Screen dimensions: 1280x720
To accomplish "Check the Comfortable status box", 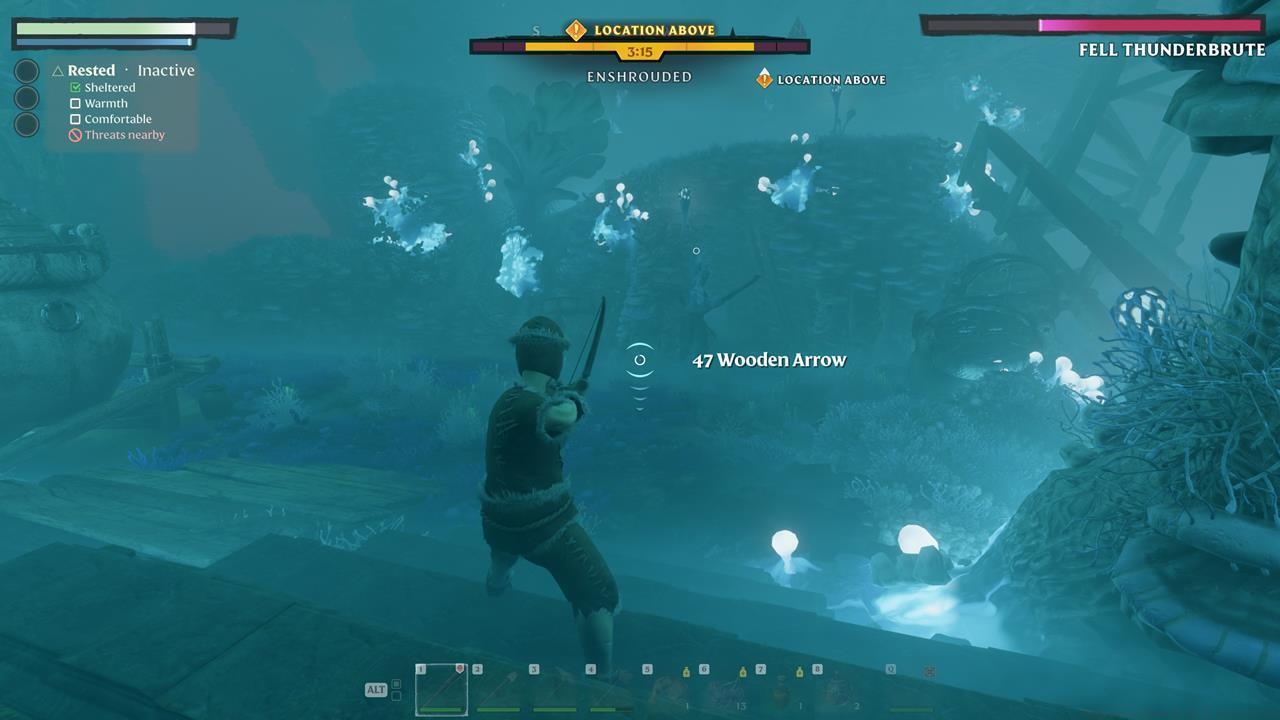I will 74,119.
